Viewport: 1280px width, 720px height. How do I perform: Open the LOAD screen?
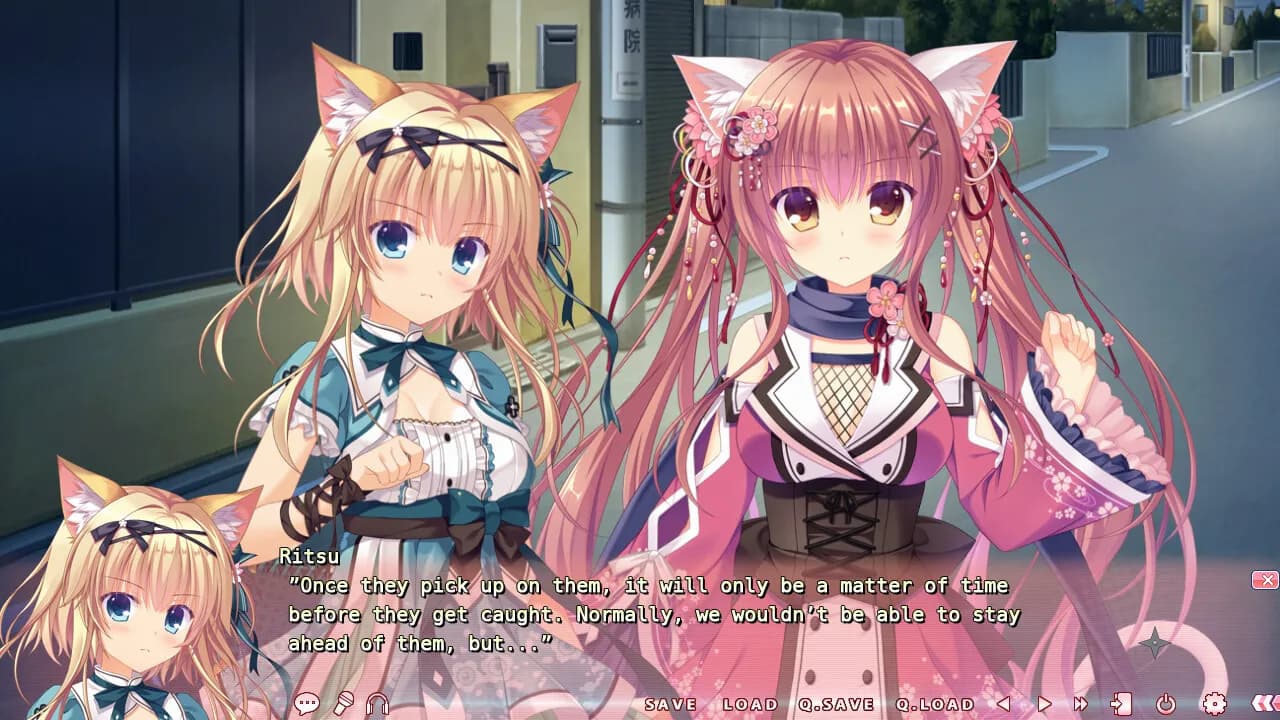[x=752, y=704]
